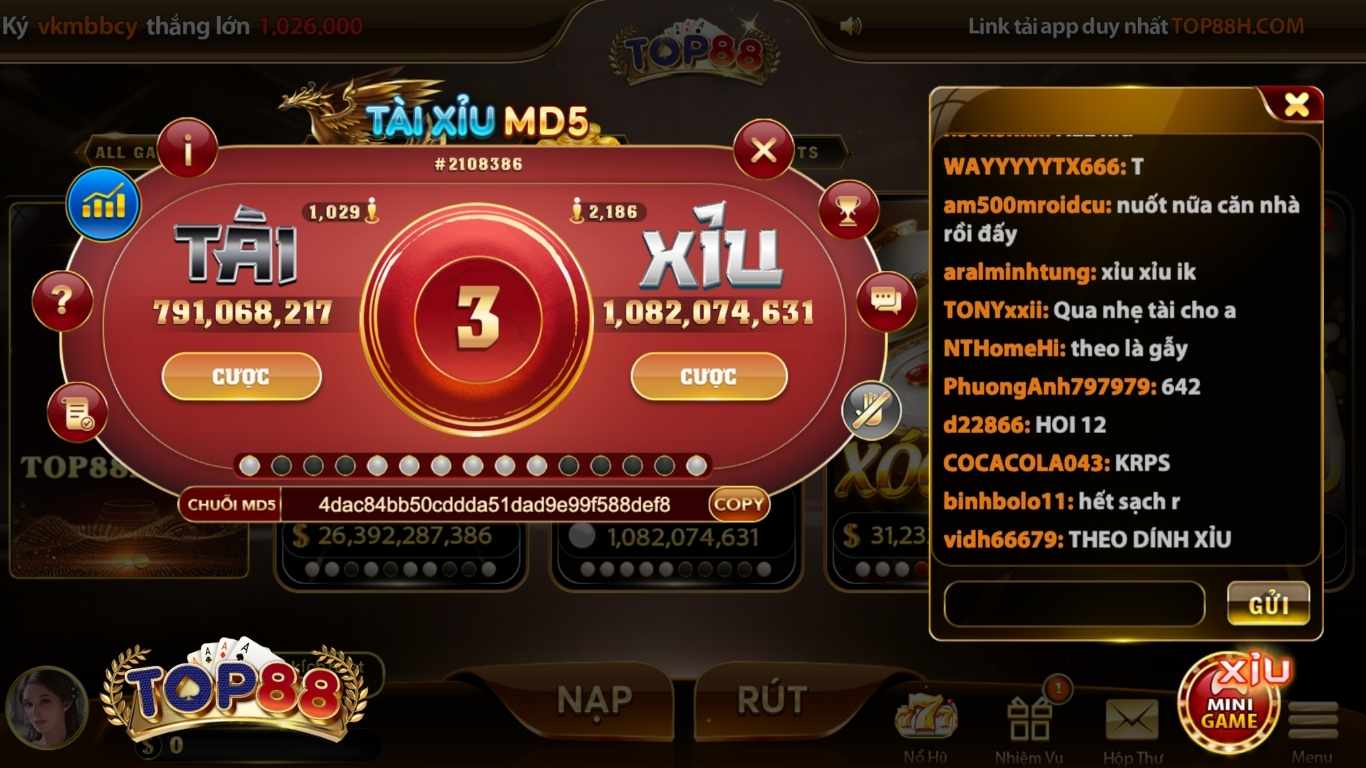
Task: Toggle the speaker sound on the top bar
Action: click(x=851, y=24)
